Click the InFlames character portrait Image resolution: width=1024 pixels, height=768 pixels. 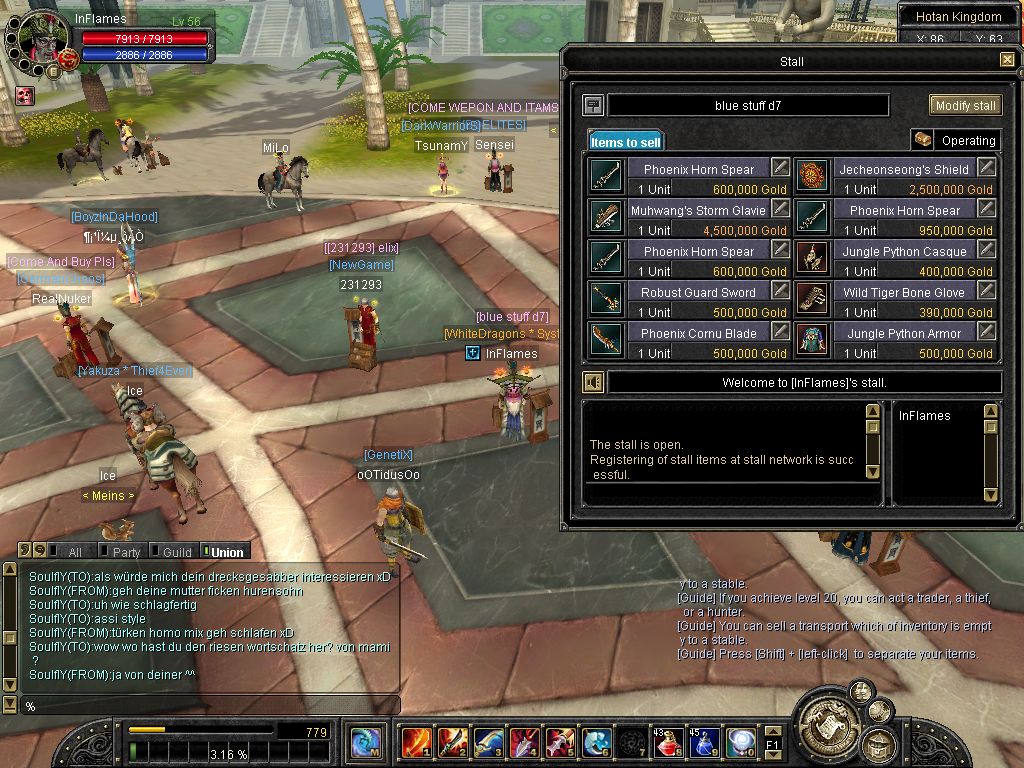[42, 40]
